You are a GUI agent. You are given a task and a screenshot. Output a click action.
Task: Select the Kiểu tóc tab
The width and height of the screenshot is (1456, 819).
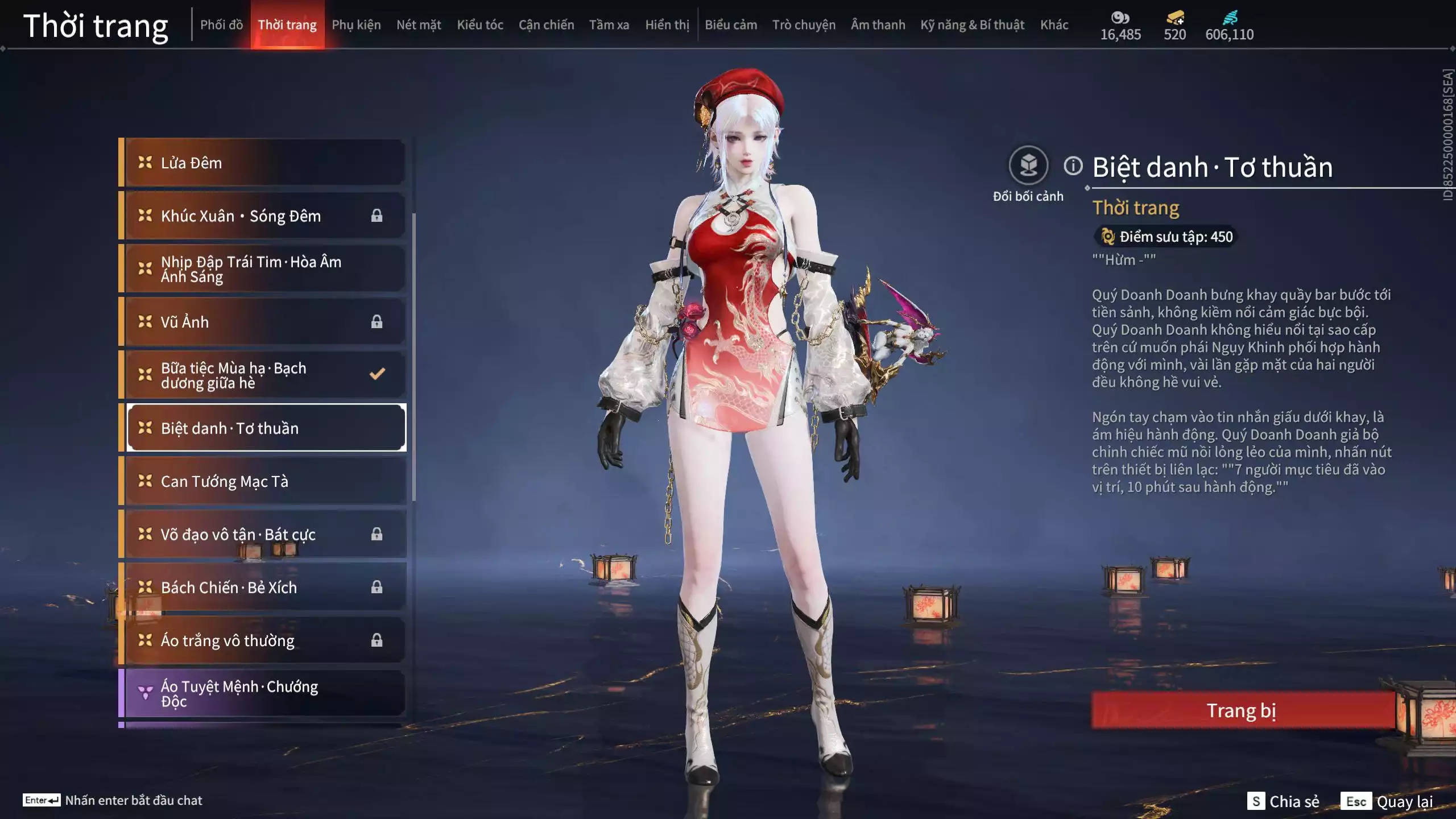480,25
